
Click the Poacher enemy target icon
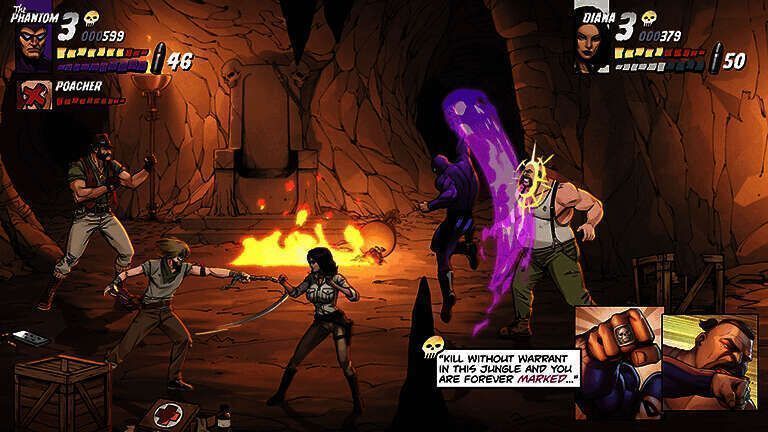click(x=35, y=94)
